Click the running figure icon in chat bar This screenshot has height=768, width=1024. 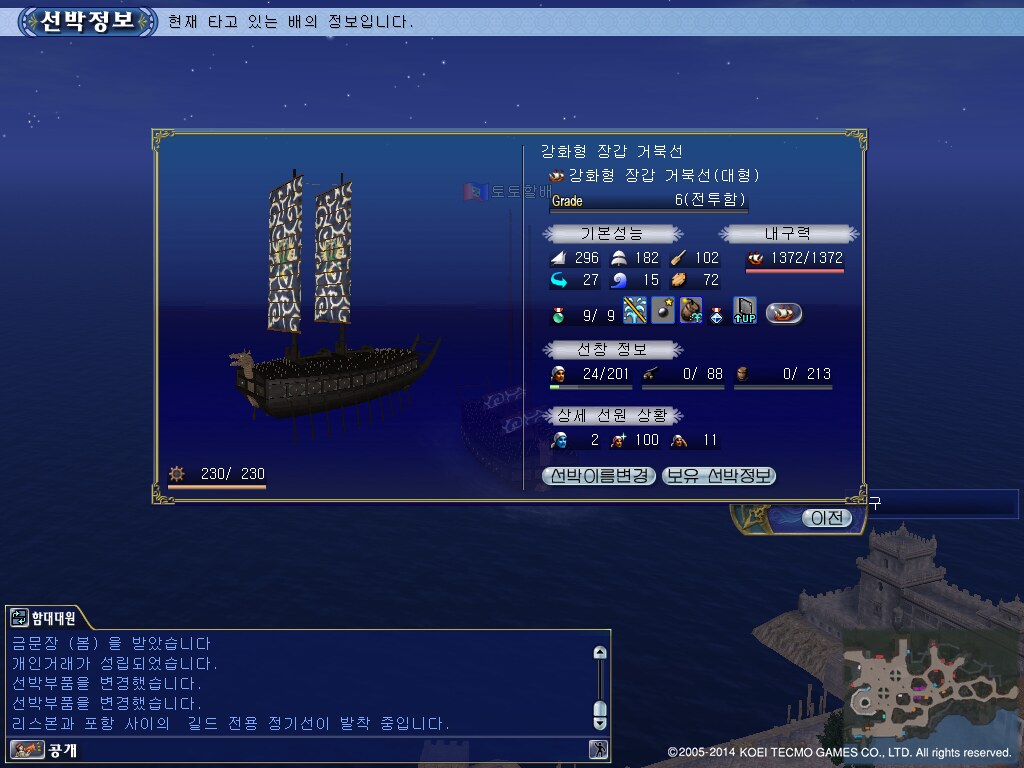pos(598,749)
